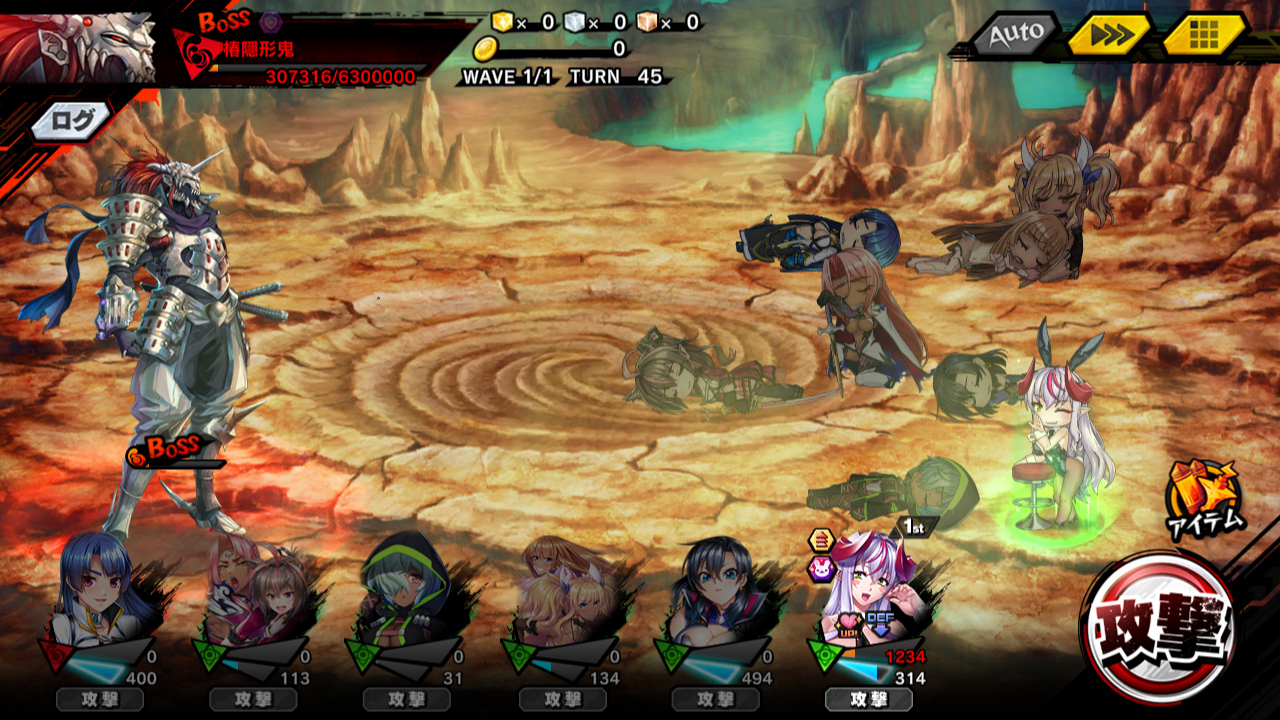Click the pink bunny status icon
Viewport: 1280px width, 720px height.
821,570
